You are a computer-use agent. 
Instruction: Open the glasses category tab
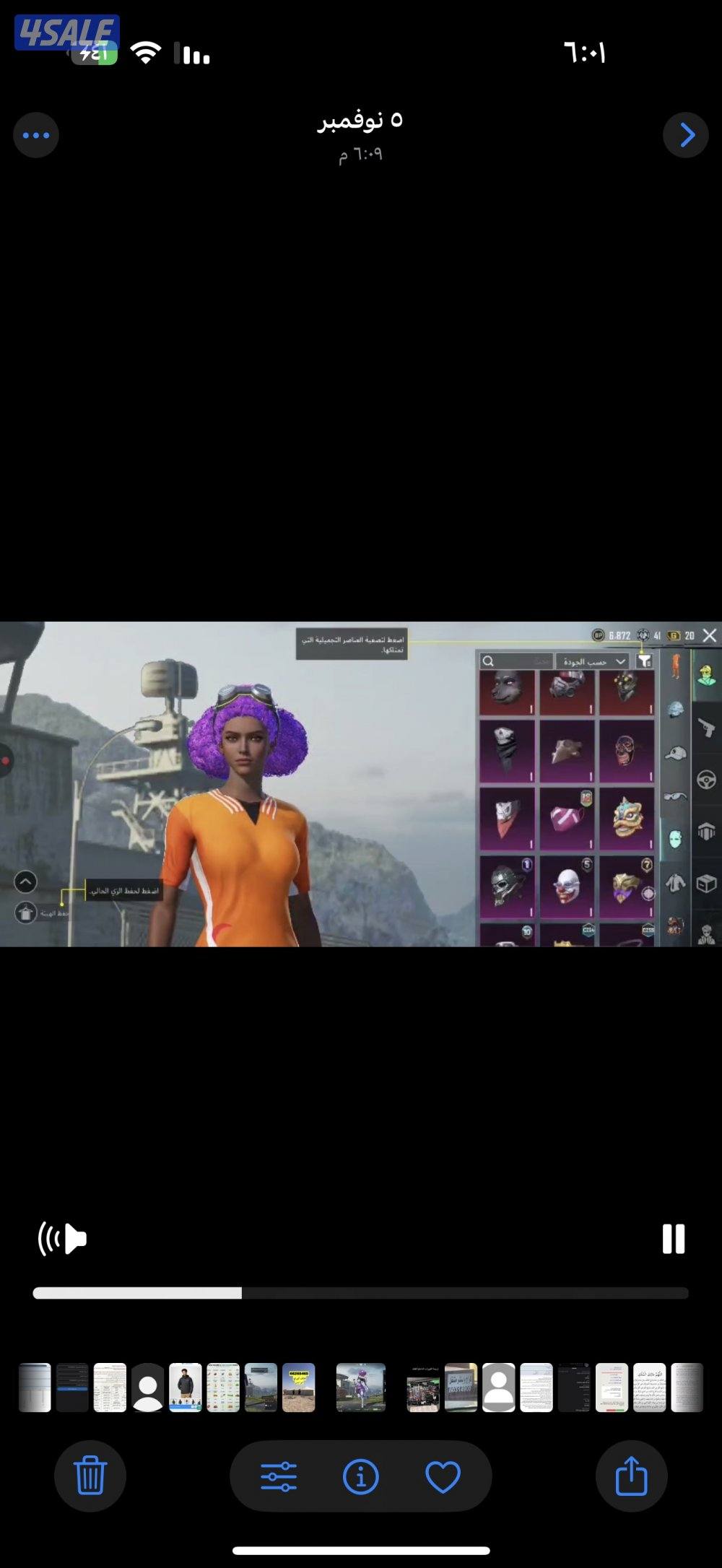click(676, 796)
